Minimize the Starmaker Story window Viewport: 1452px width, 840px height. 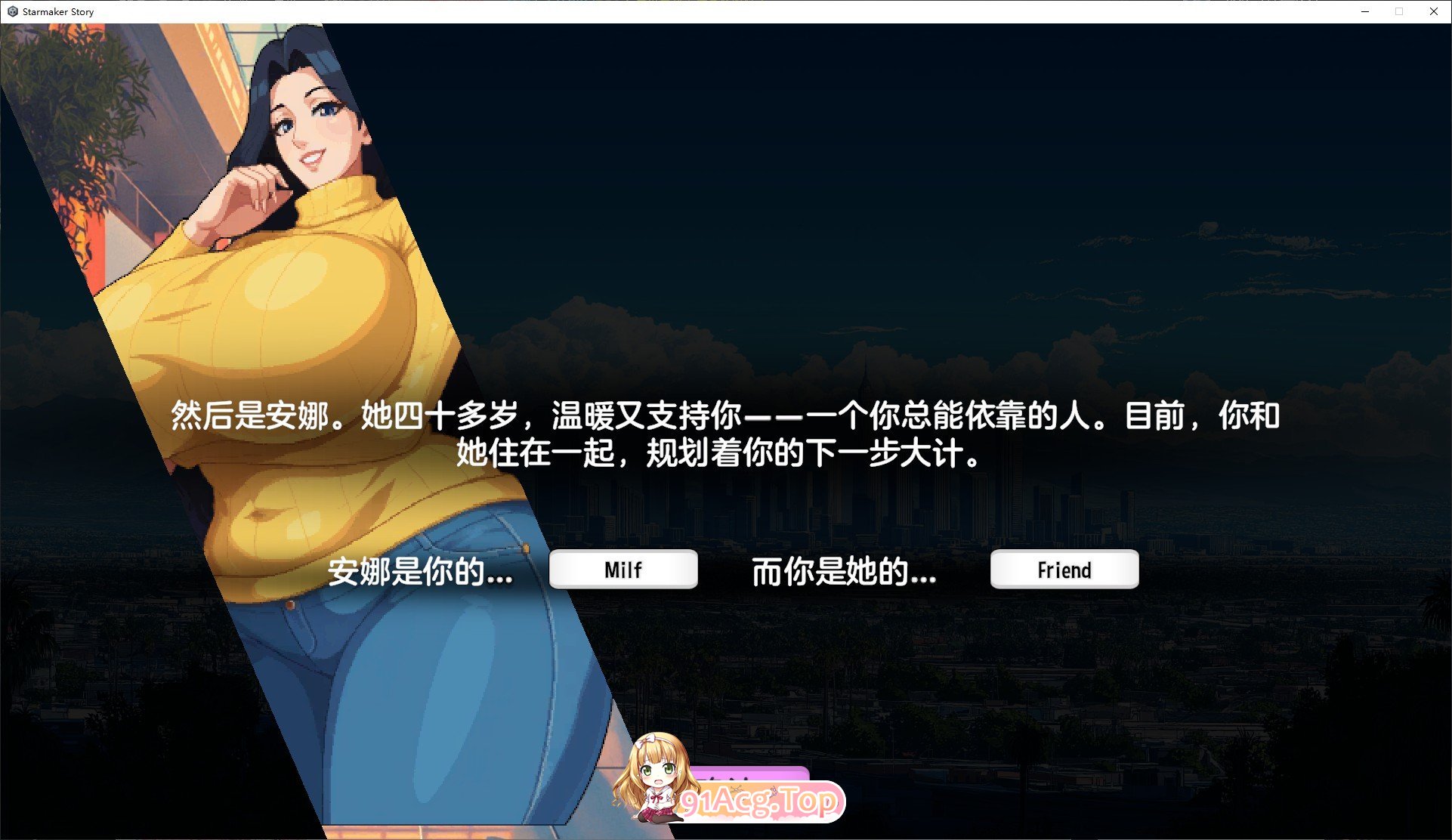[1364, 11]
